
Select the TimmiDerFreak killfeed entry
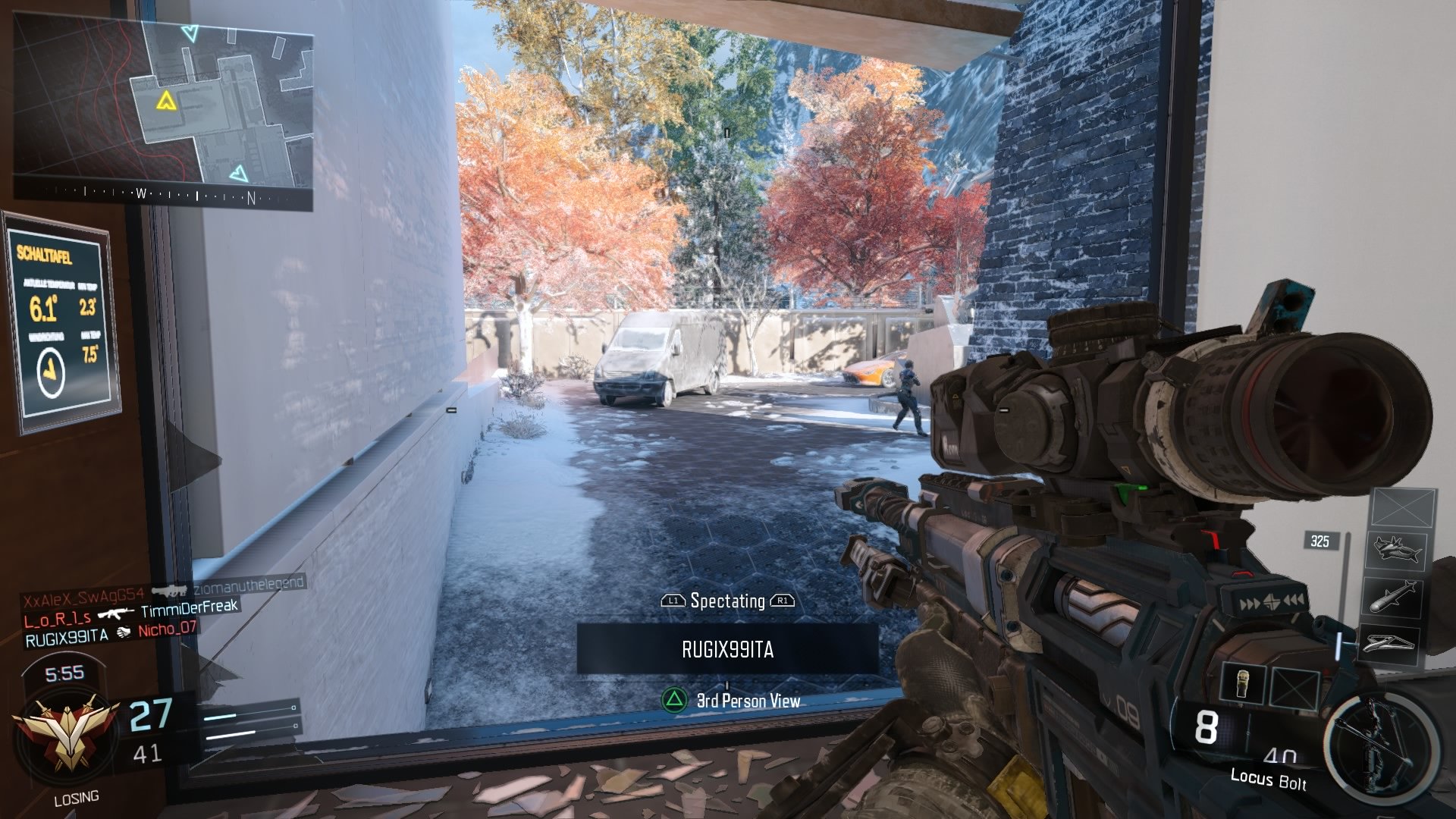(190, 607)
